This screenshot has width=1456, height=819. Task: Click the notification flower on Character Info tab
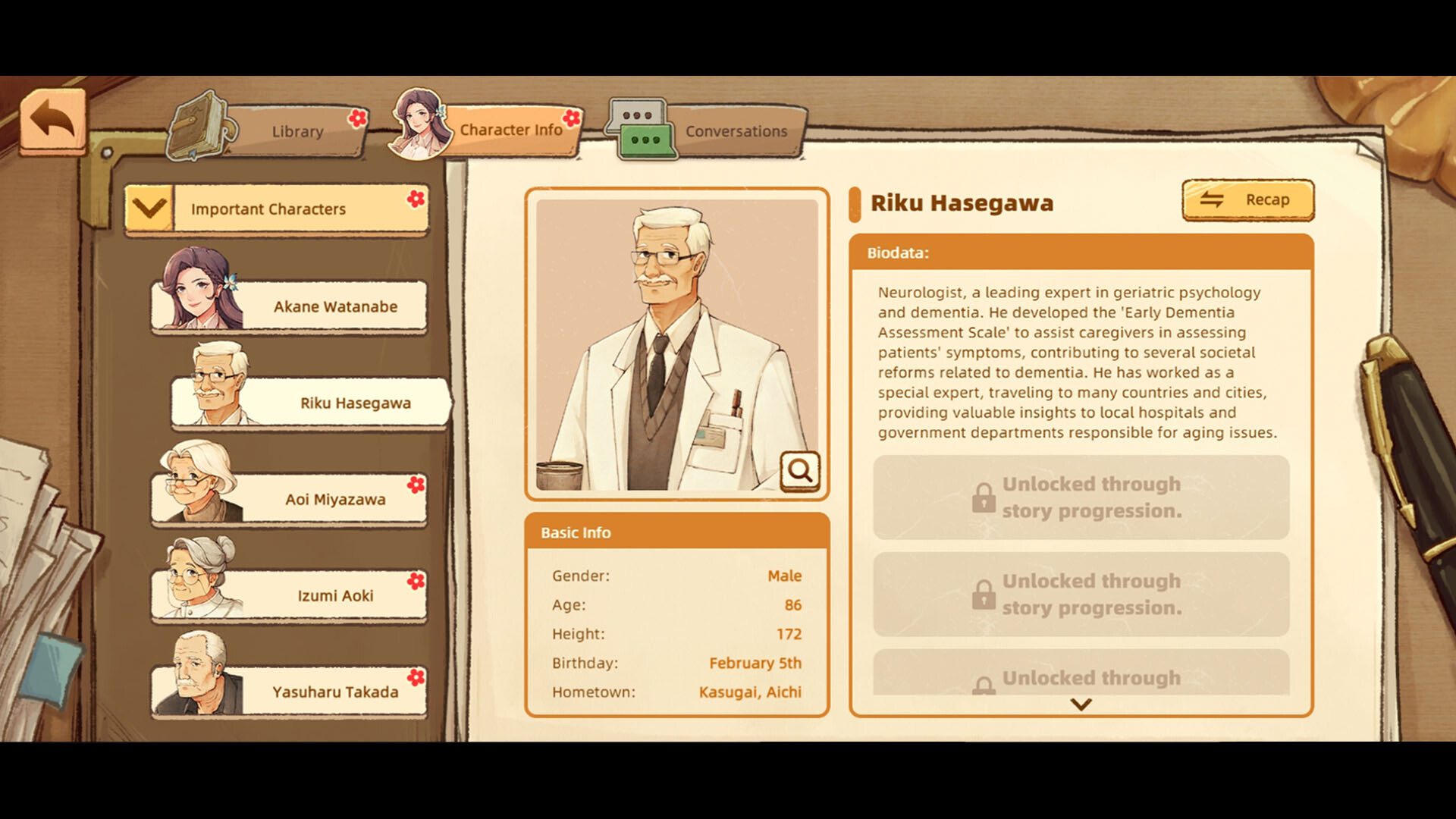(x=571, y=118)
